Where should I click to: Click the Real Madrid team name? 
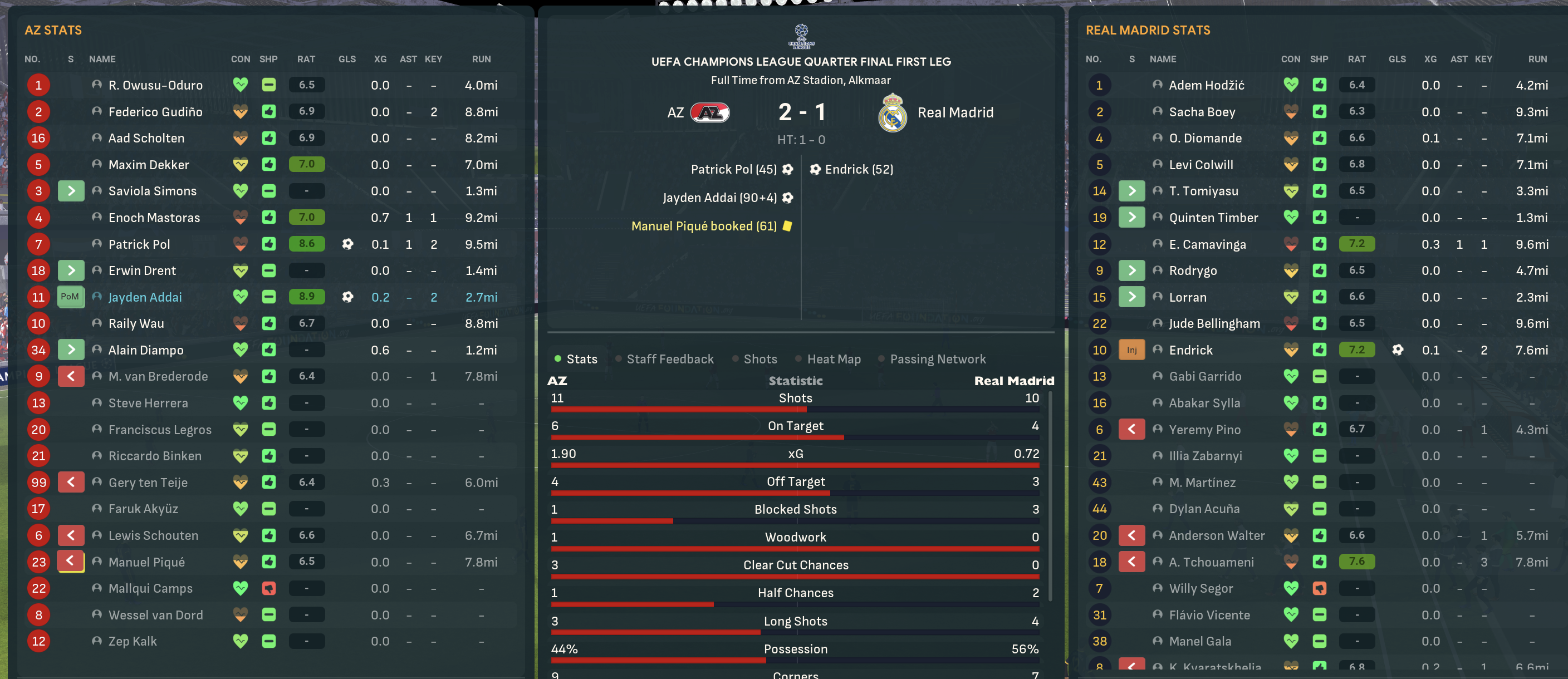tap(955, 112)
